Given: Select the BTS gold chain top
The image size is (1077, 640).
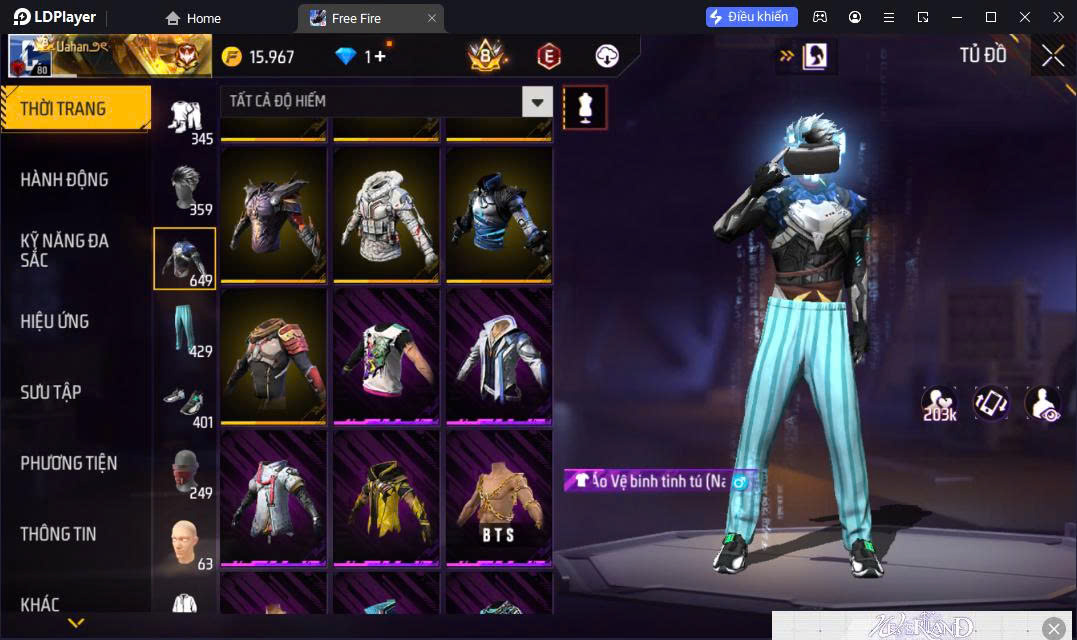Looking at the screenshot, I should (x=498, y=494).
